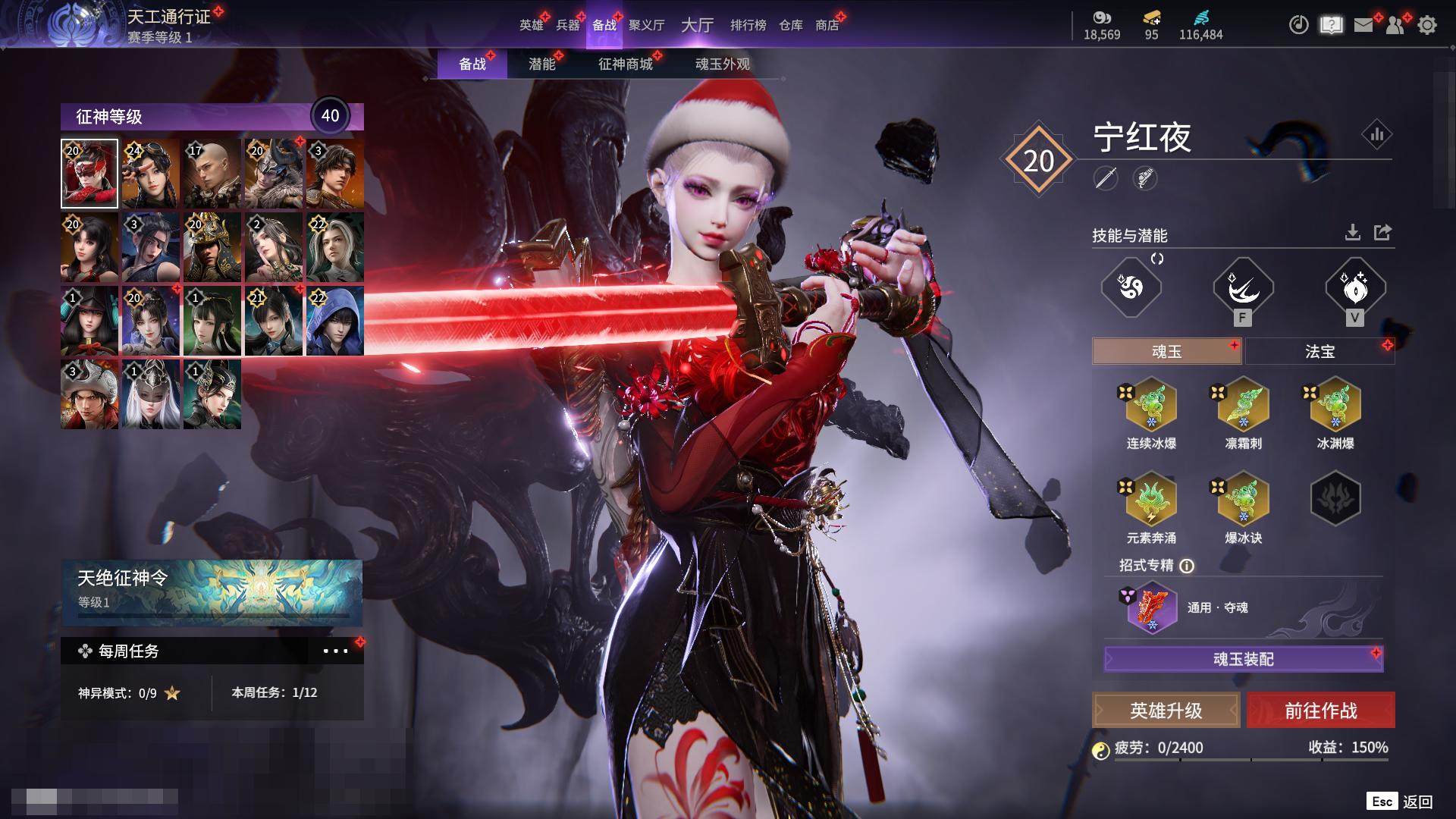1456x819 pixels.
Task: Switch to the 潜能 tab
Action: point(541,64)
